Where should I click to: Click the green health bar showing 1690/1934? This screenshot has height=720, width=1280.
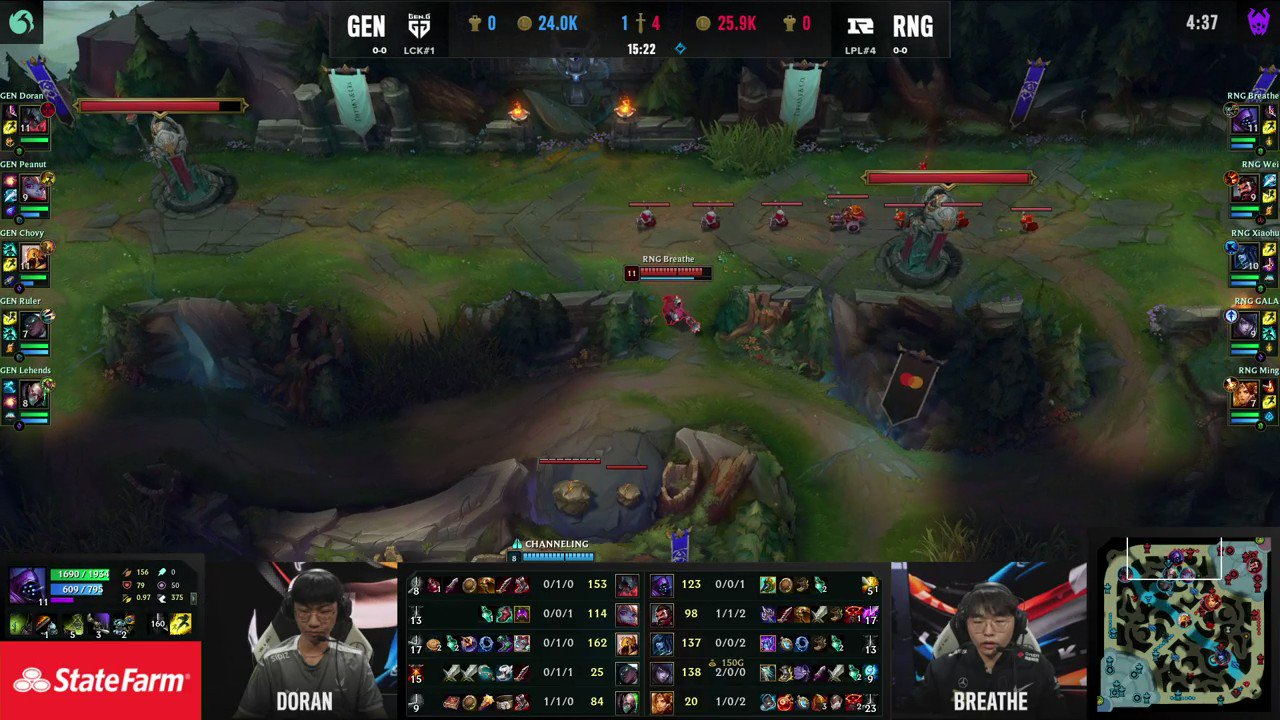pos(79,575)
